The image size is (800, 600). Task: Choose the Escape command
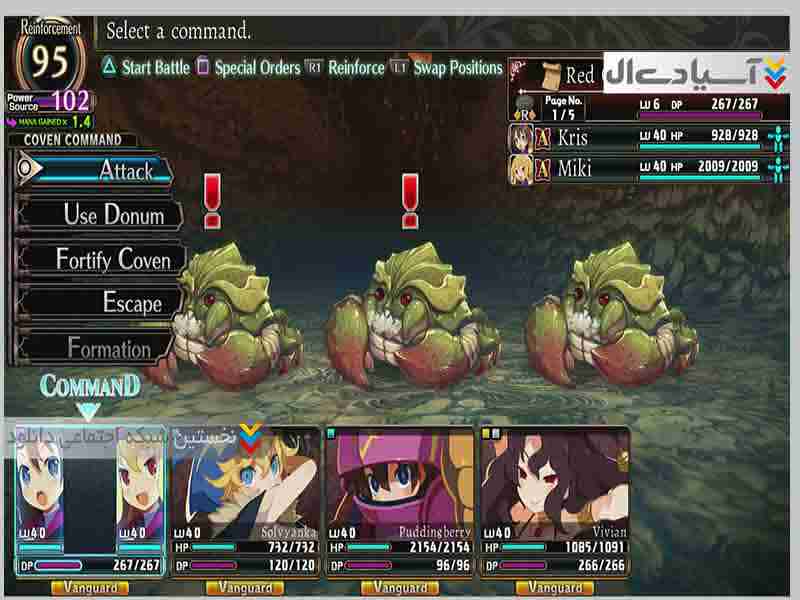105,302
